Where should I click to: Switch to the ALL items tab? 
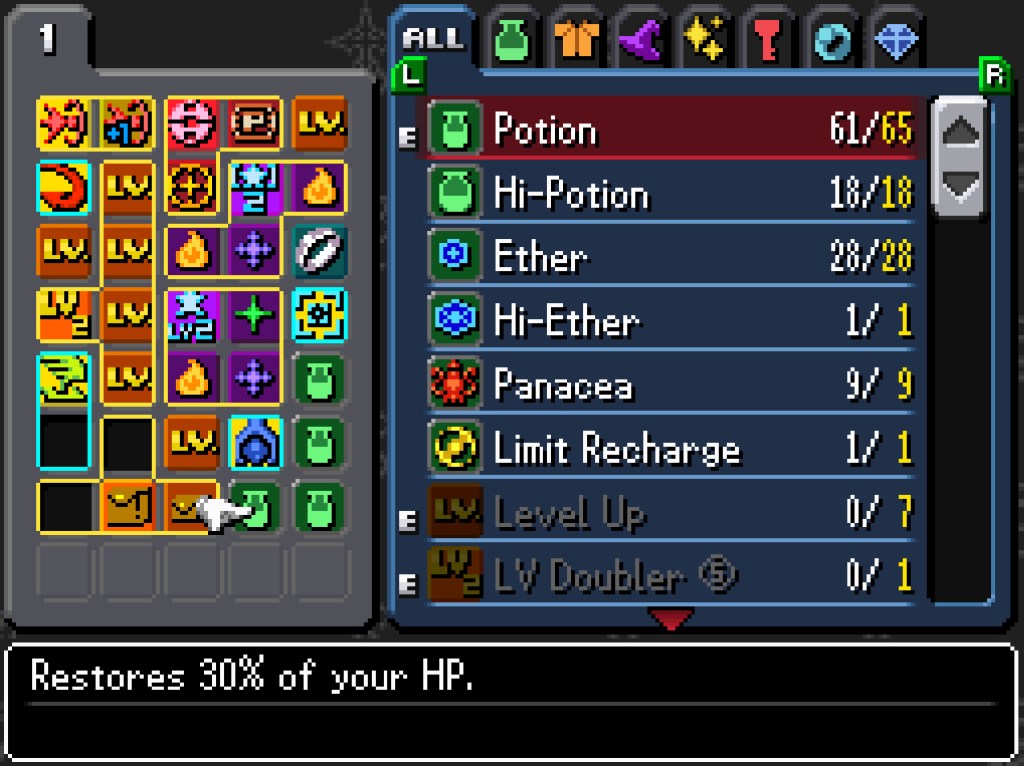432,40
